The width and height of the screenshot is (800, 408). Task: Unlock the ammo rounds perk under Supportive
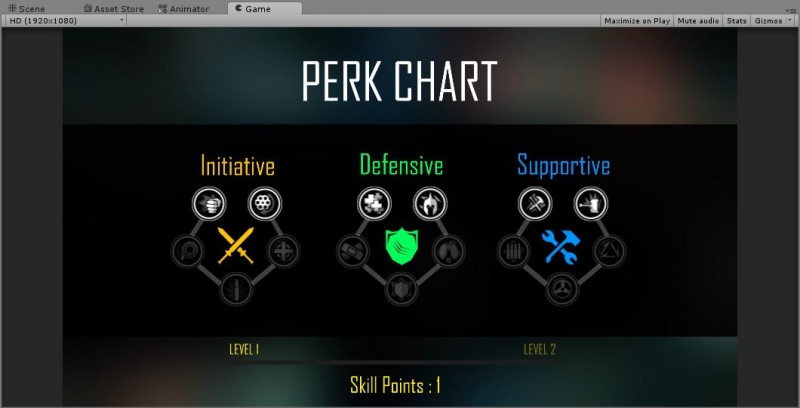pyautogui.click(x=514, y=250)
